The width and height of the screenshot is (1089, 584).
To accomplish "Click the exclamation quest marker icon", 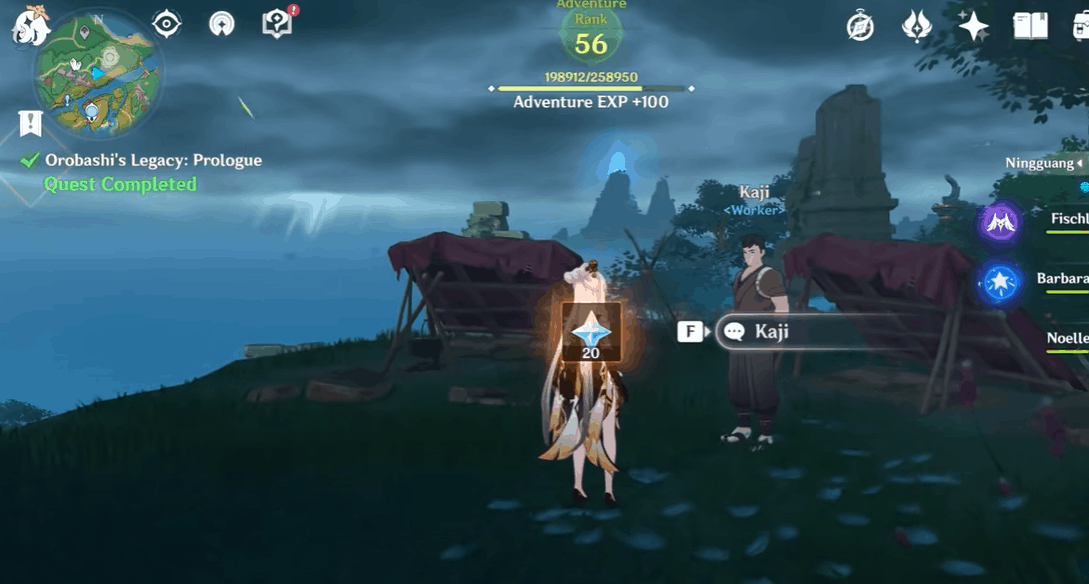I will (30, 123).
